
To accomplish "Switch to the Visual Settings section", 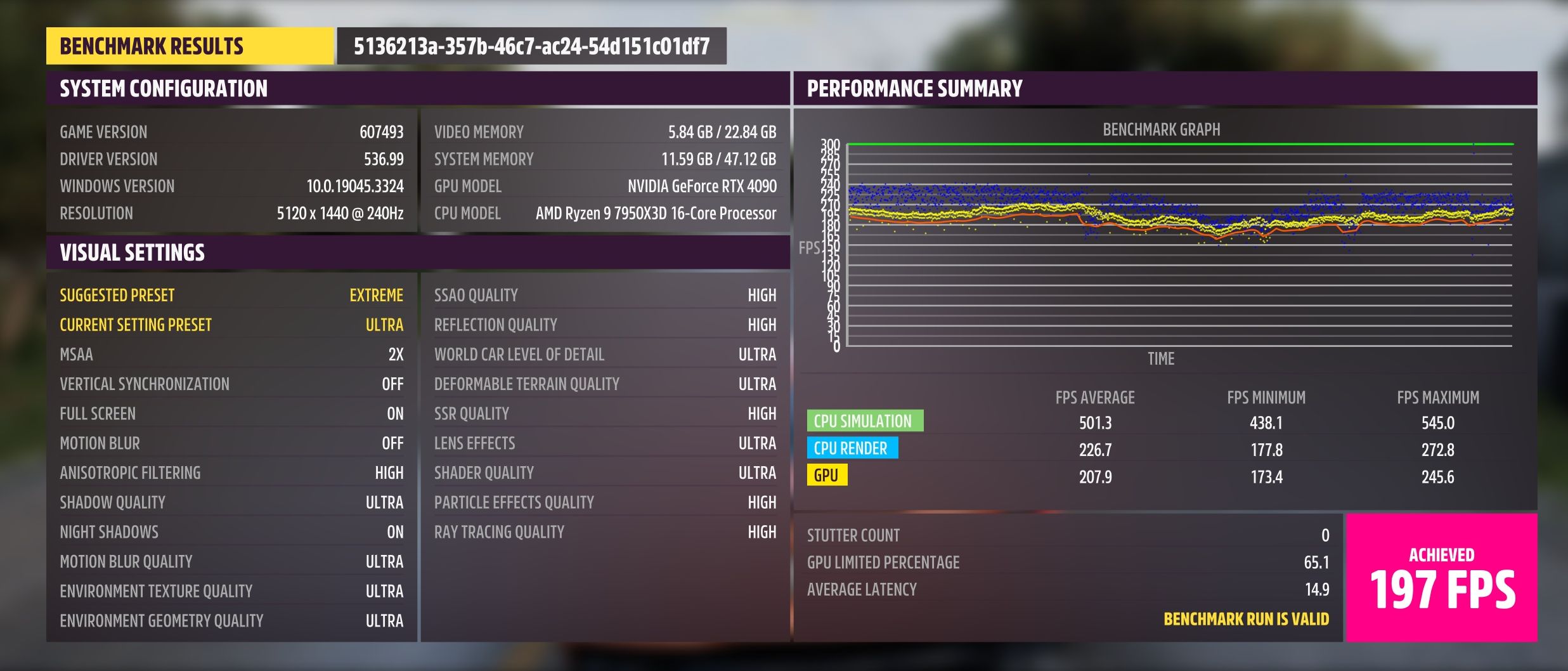I will 133,252.
